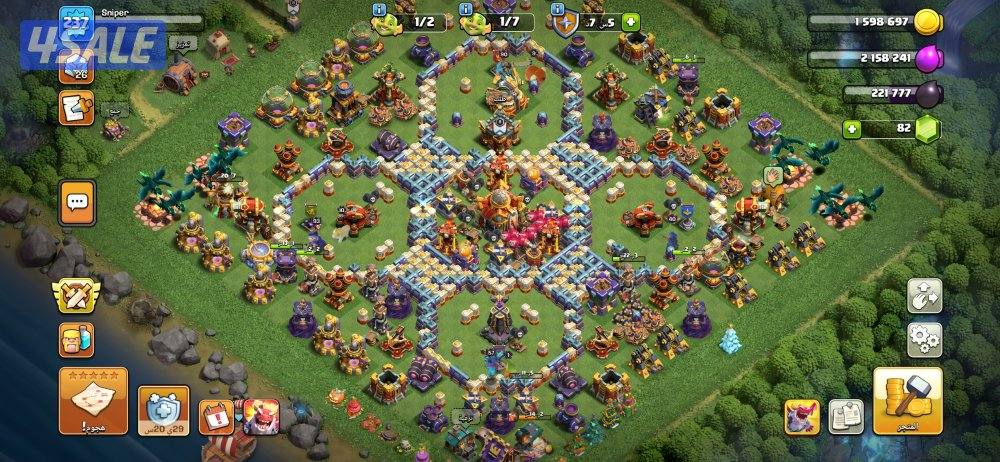Add gems with the green plus button

tap(852, 129)
